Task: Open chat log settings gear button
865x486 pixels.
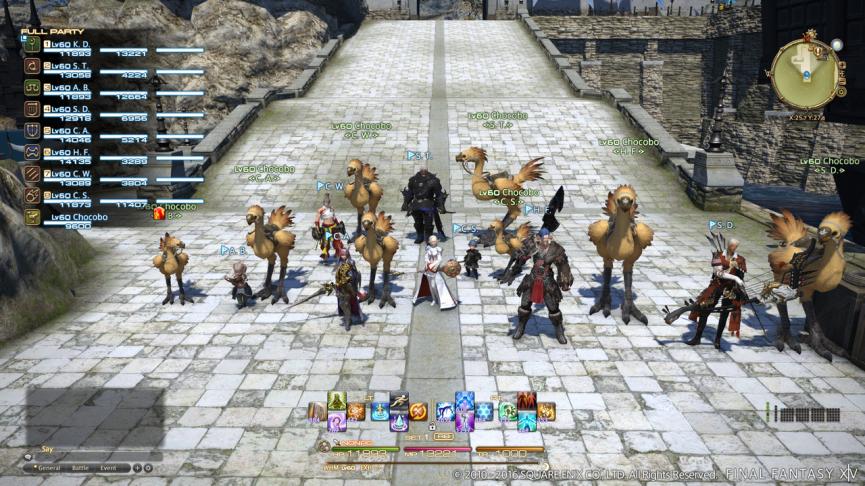Action: tap(148, 467)
